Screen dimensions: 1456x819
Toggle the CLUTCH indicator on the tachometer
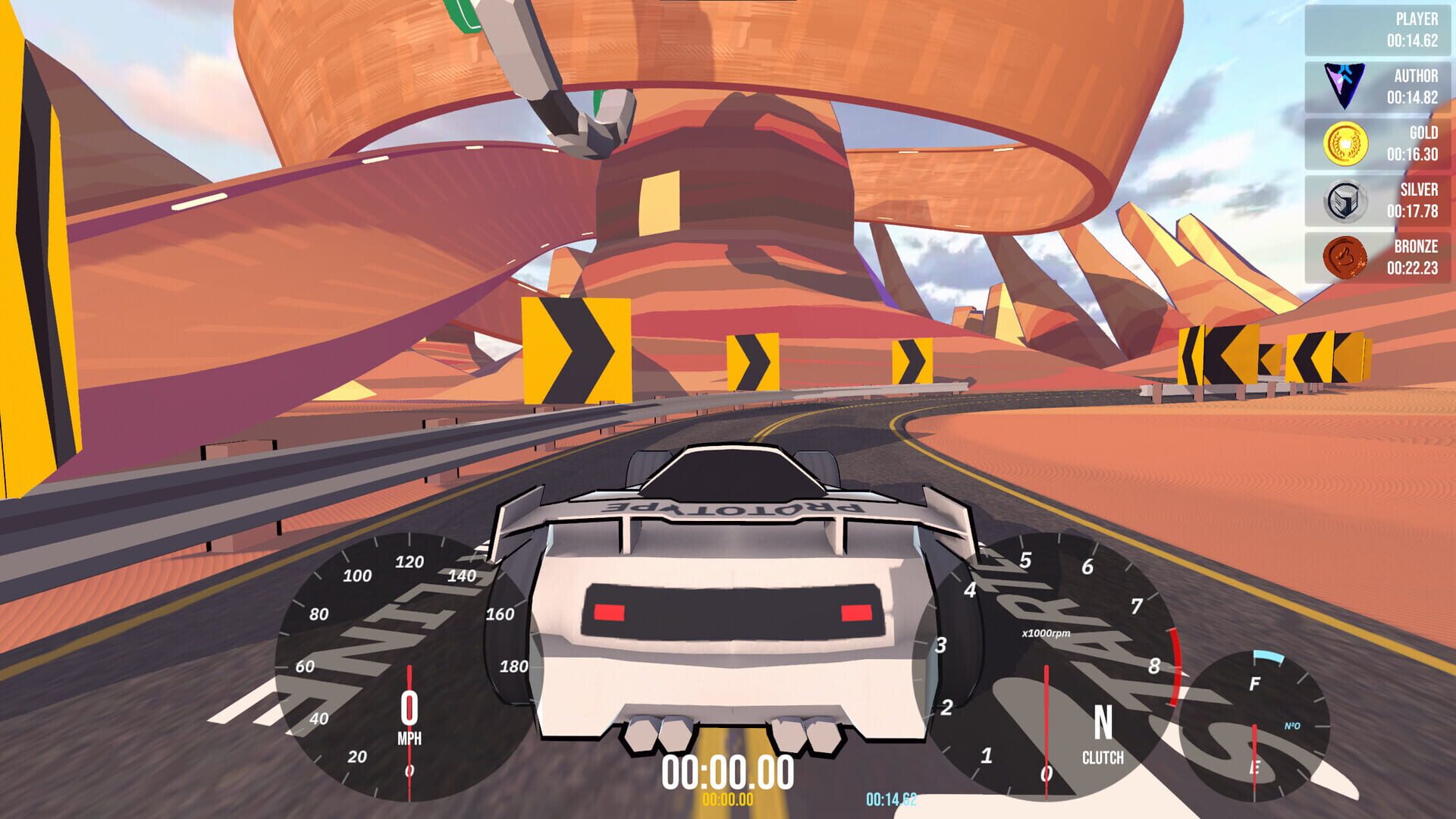[x=1103, y=755]
